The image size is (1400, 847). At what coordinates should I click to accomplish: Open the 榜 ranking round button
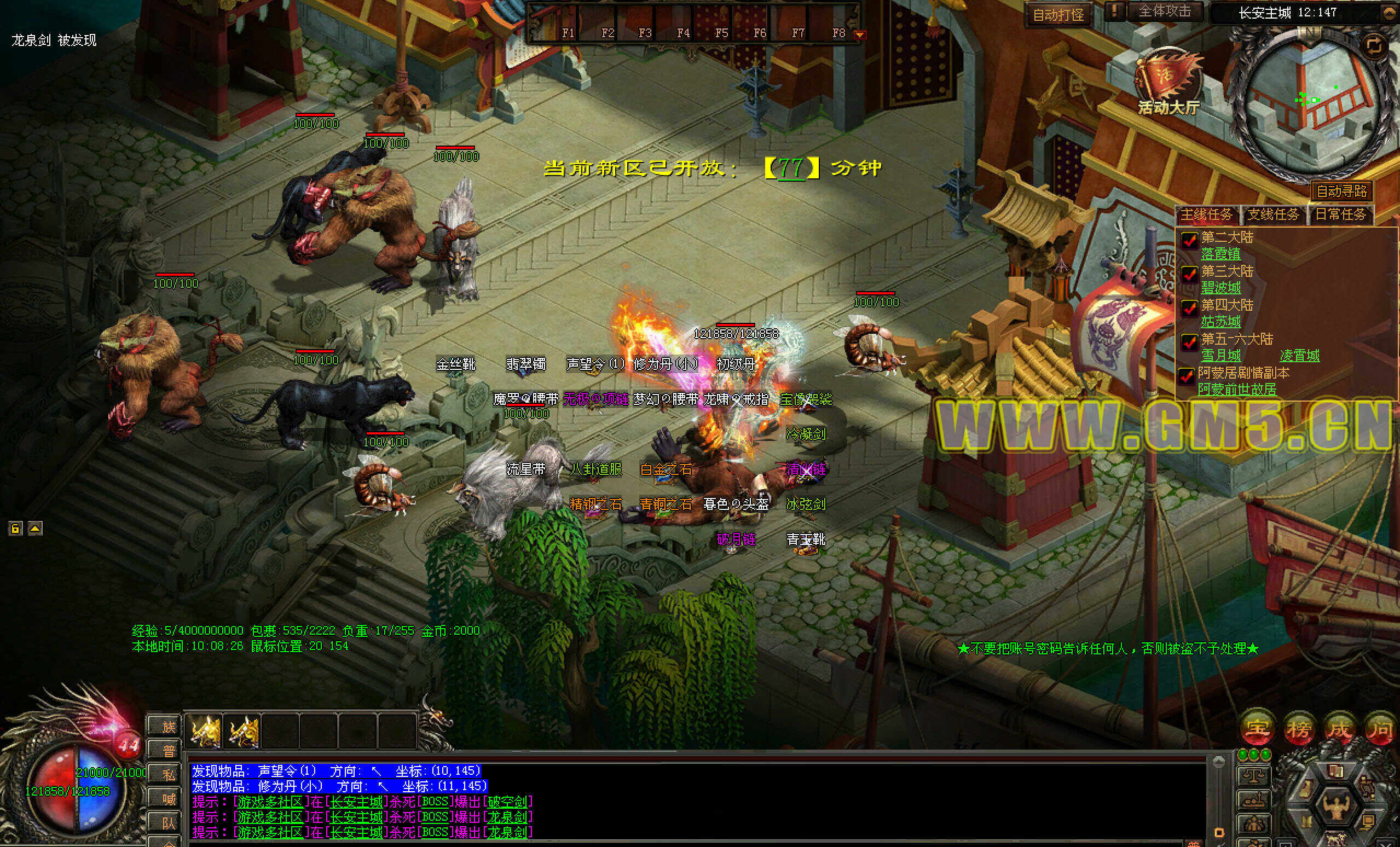(1298, 729)
